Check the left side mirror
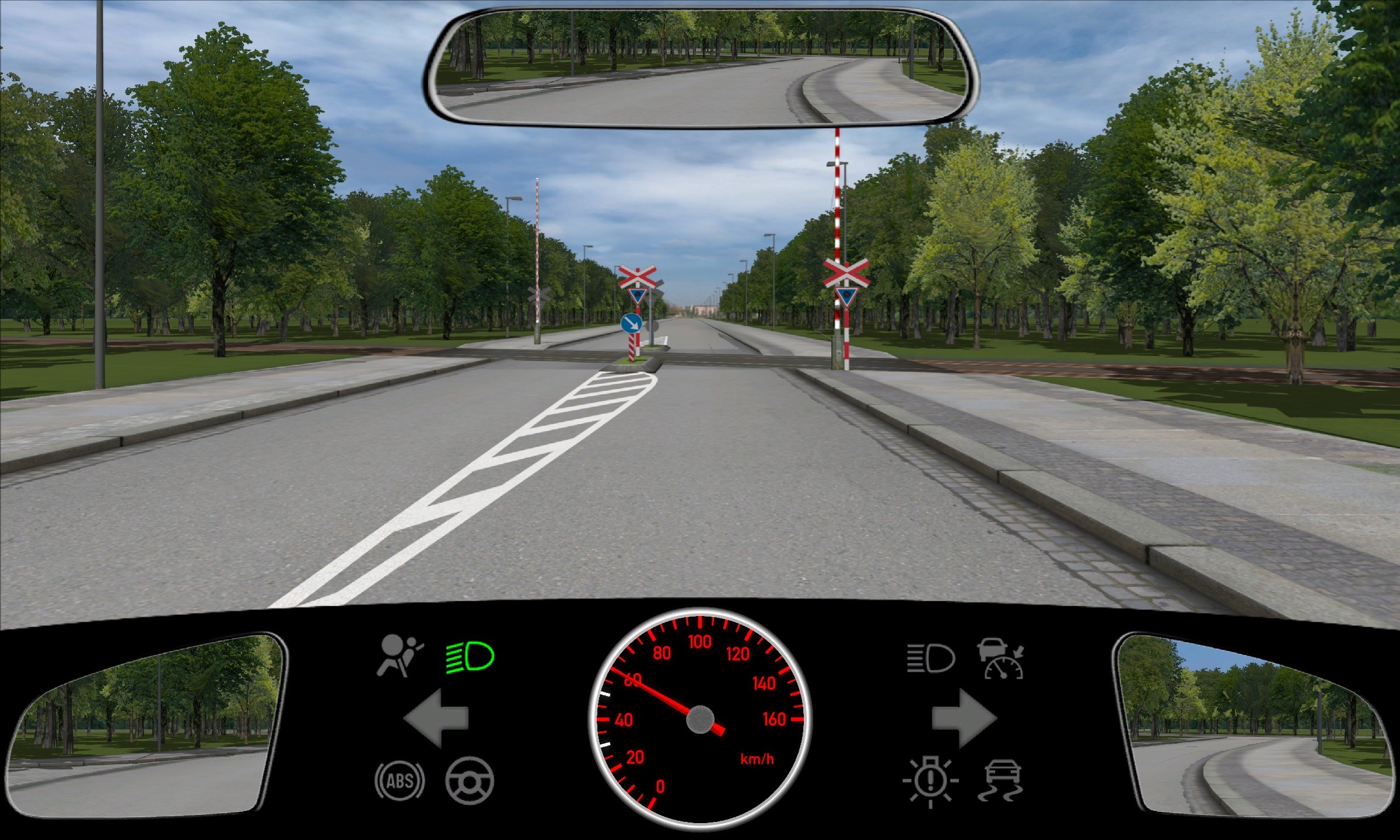This screenshot has width=1400, height=840. click(146, 723)
